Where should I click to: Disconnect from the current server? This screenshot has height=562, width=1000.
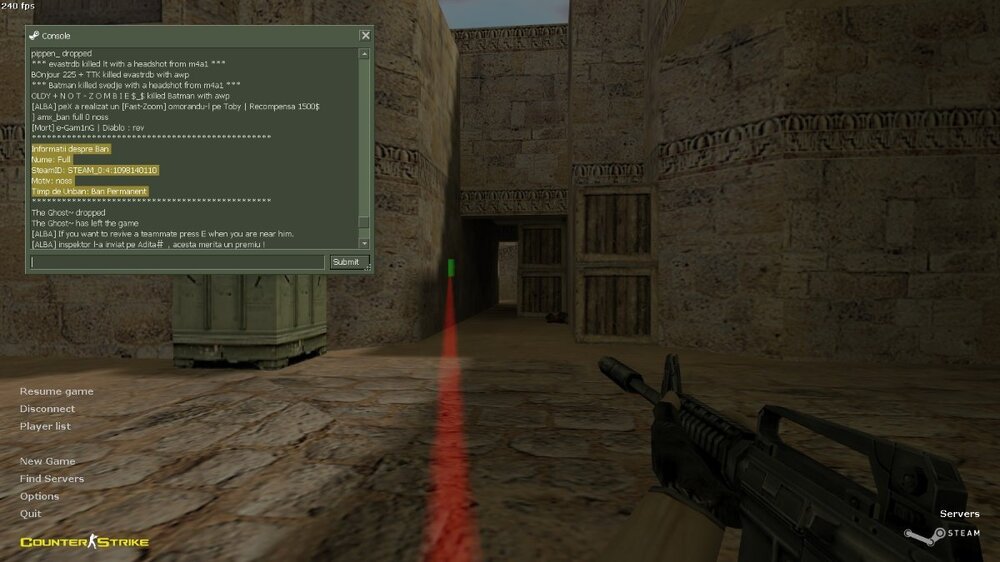[47, 409]
